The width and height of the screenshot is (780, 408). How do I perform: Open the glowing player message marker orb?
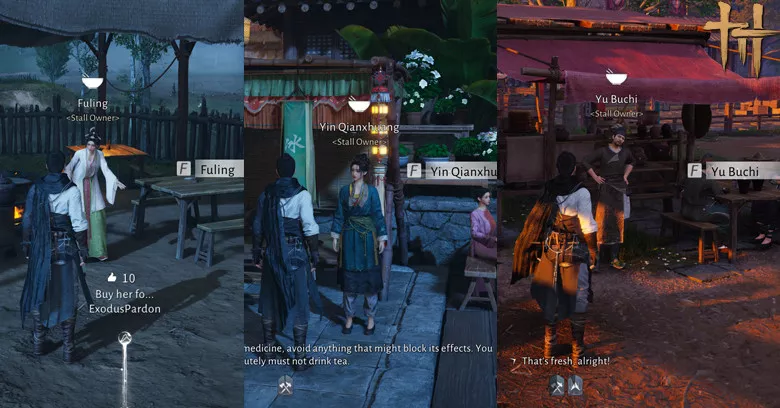coord(124,340)
